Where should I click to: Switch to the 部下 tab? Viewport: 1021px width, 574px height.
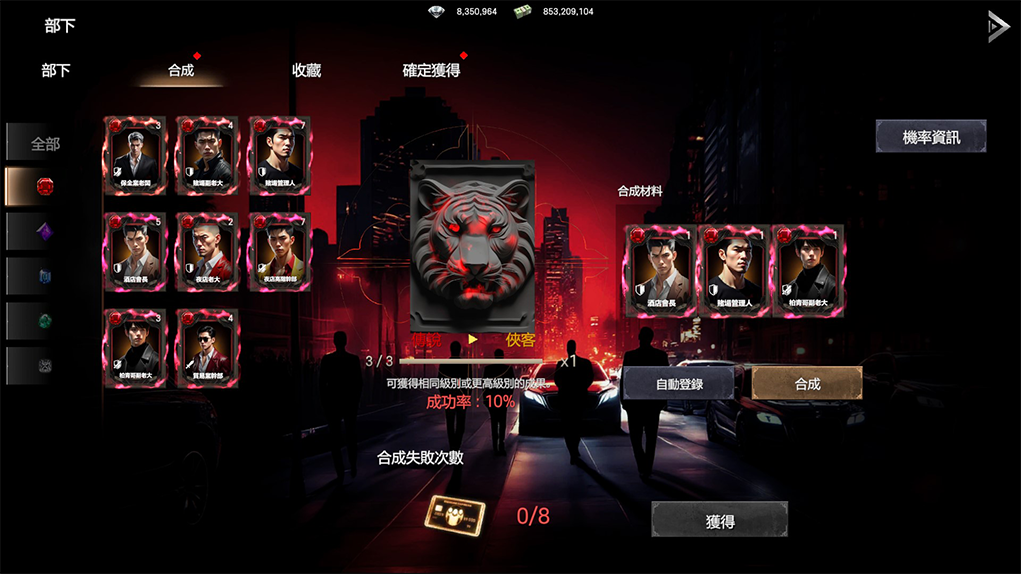(x=56, y=71)
